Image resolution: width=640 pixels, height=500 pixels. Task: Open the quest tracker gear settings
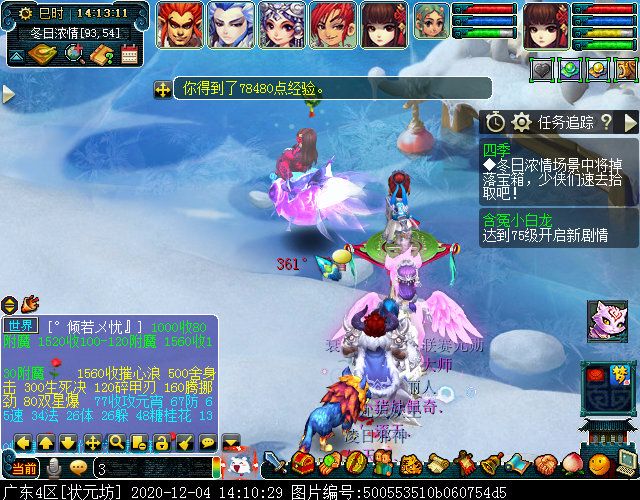click(520, 122)
